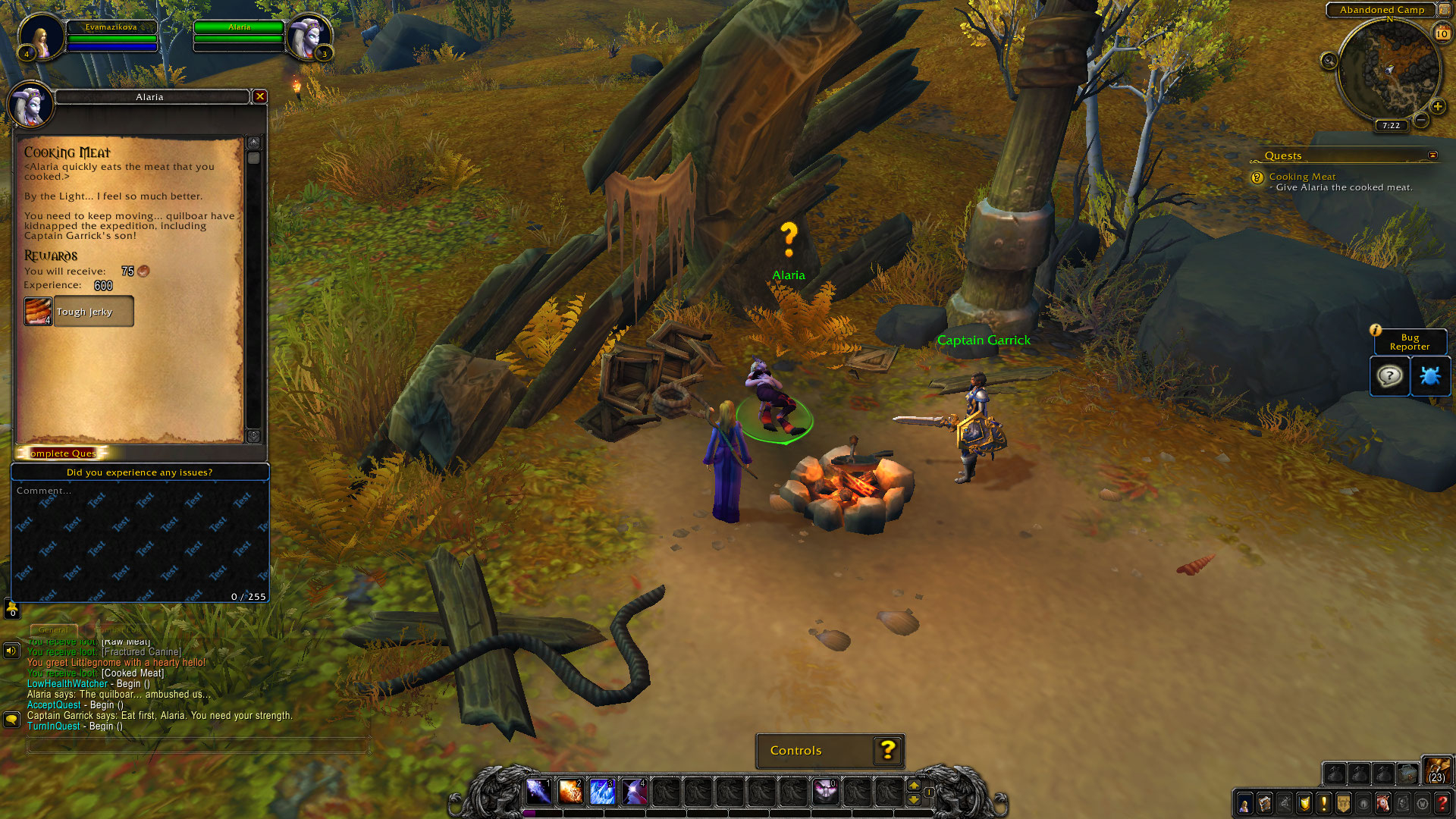Zoom out the minimap with minus button
Viewport: 1456px width, 819px height.
tap(1422, 120)
